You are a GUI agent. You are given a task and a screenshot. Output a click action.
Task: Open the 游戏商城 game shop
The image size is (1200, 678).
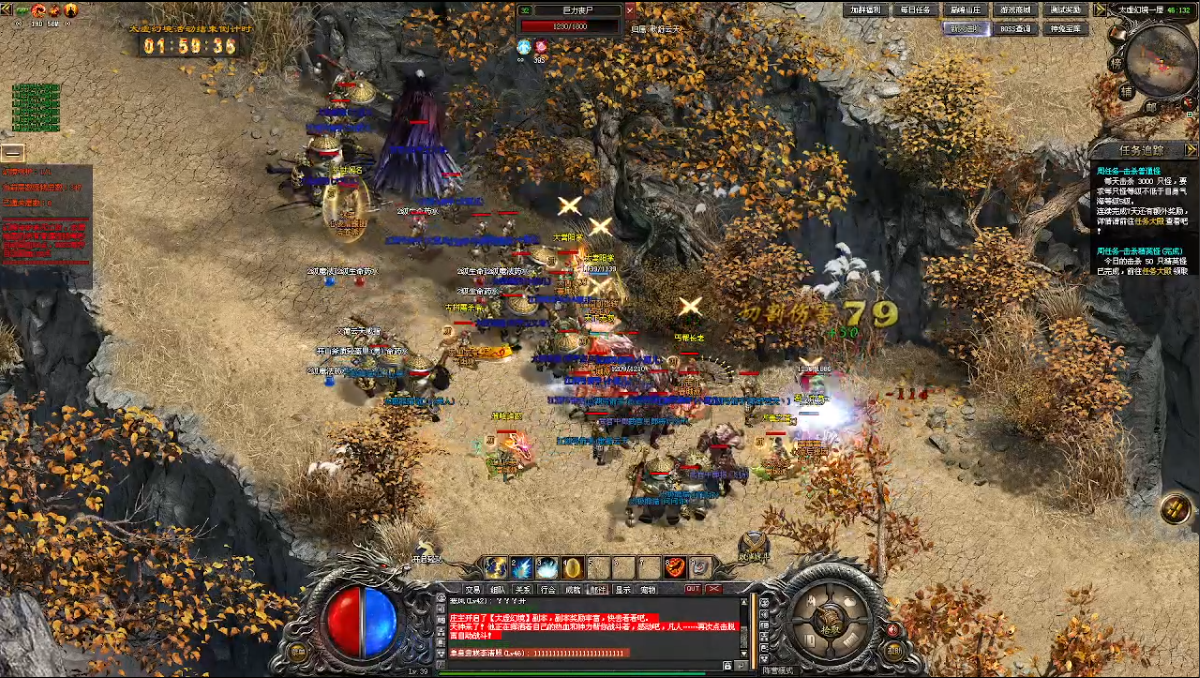click(x=1016, y=10)
